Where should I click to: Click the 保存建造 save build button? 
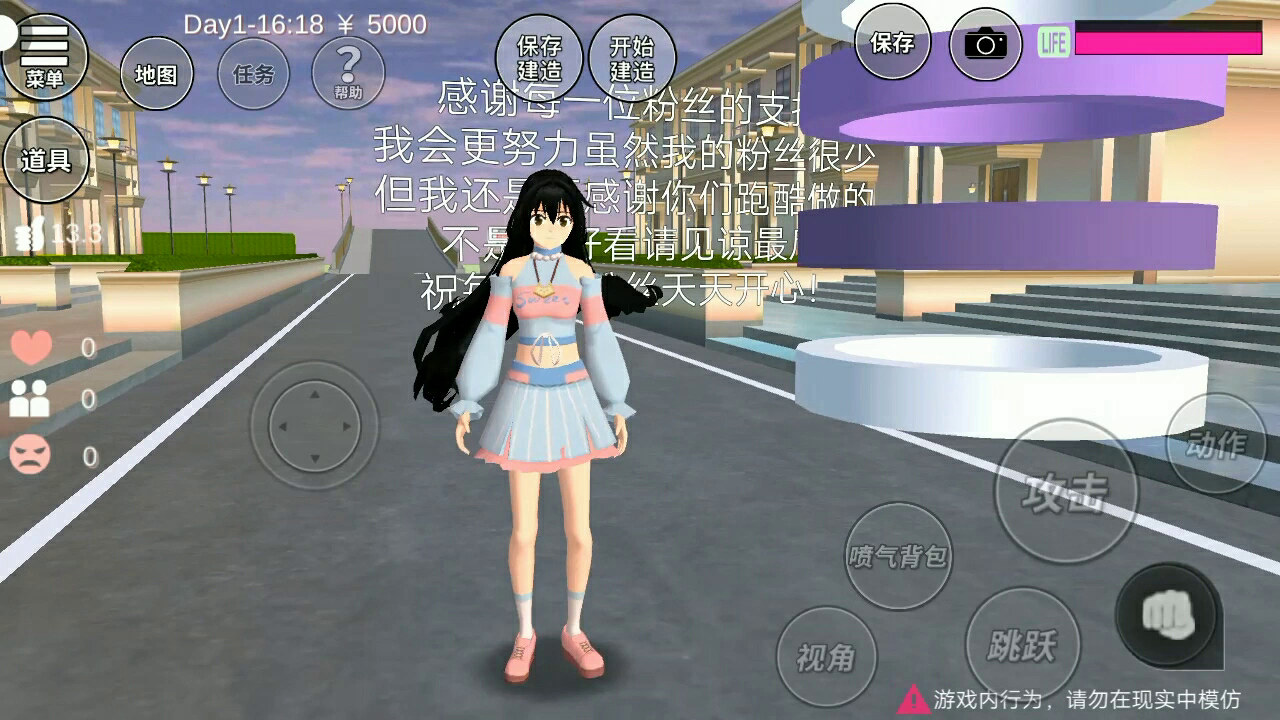(x=539, y=58)
